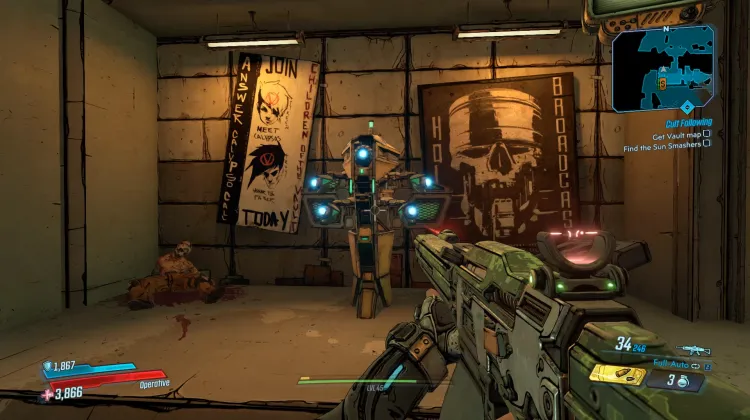Click the yellow S marker on minimap
This screenshot has width=750, height=420.
coord(662,86)
